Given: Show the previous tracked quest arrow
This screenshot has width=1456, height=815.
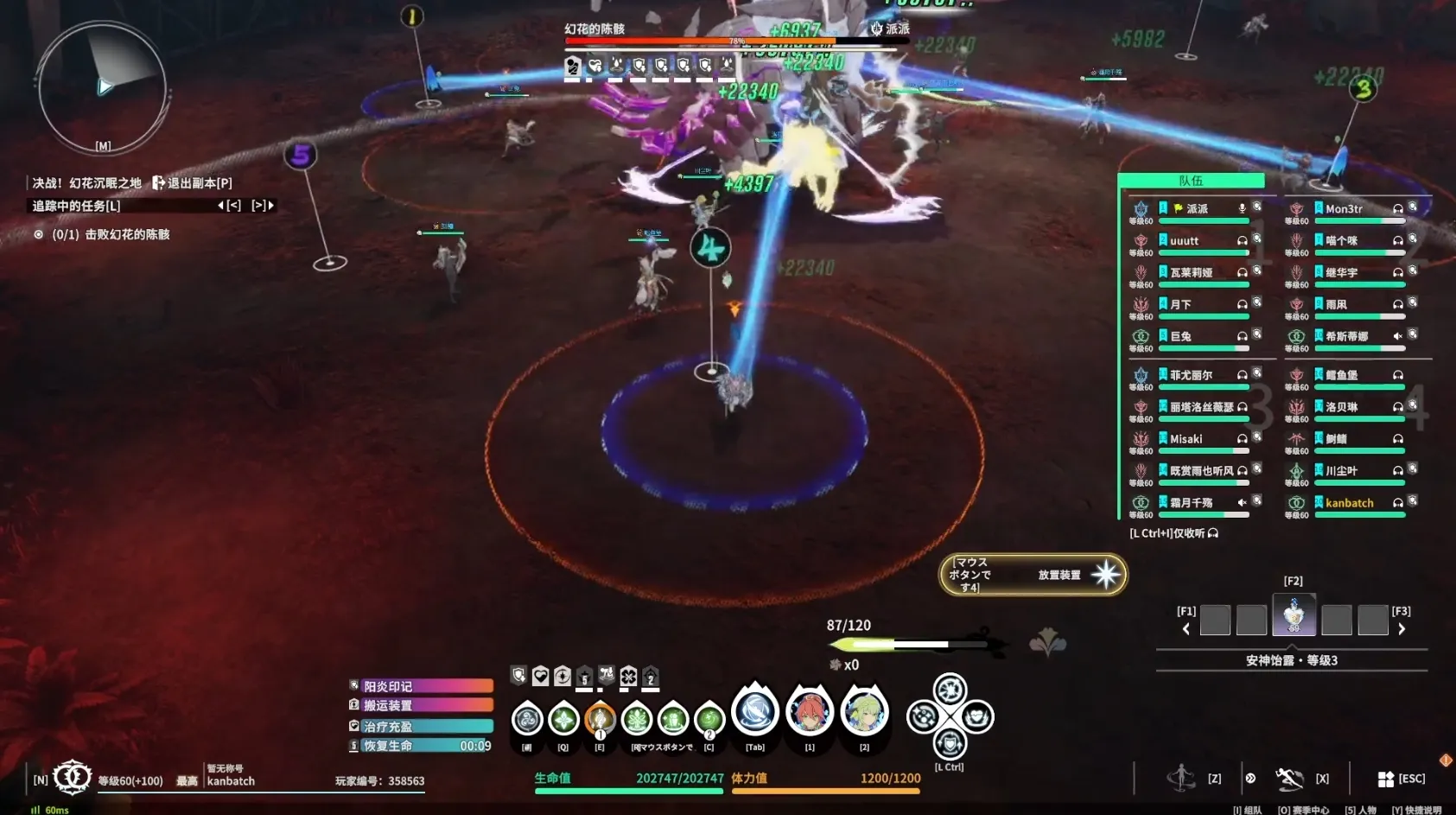Looking at the screenshot, I should point(221,206).
